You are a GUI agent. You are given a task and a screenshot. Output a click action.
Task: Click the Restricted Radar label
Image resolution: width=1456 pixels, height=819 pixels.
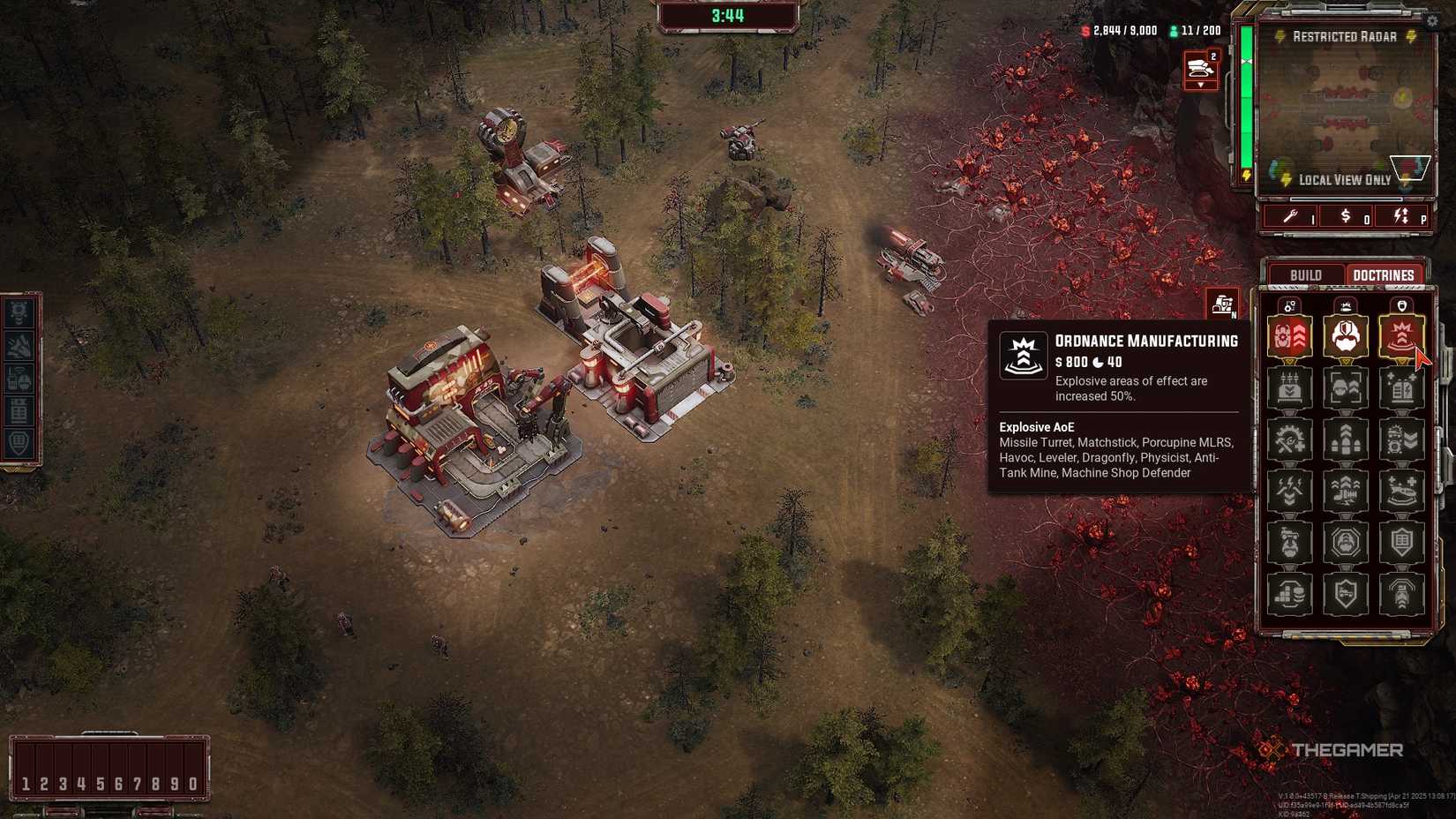pyautogui.click(x=1345, y=36)
